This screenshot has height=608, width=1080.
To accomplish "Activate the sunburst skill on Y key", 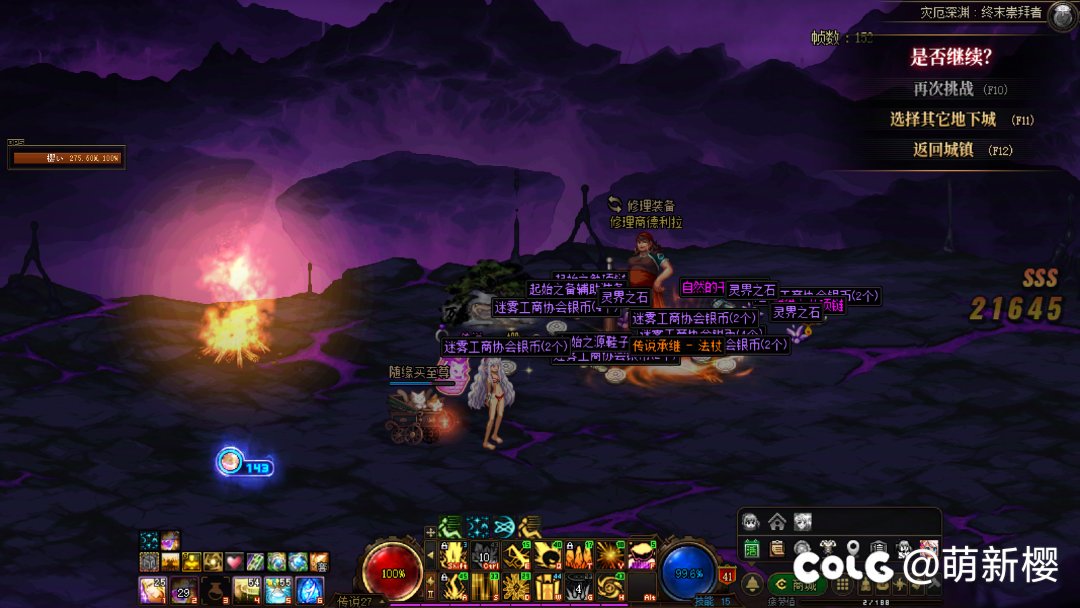I will click(x=609, y=555).
